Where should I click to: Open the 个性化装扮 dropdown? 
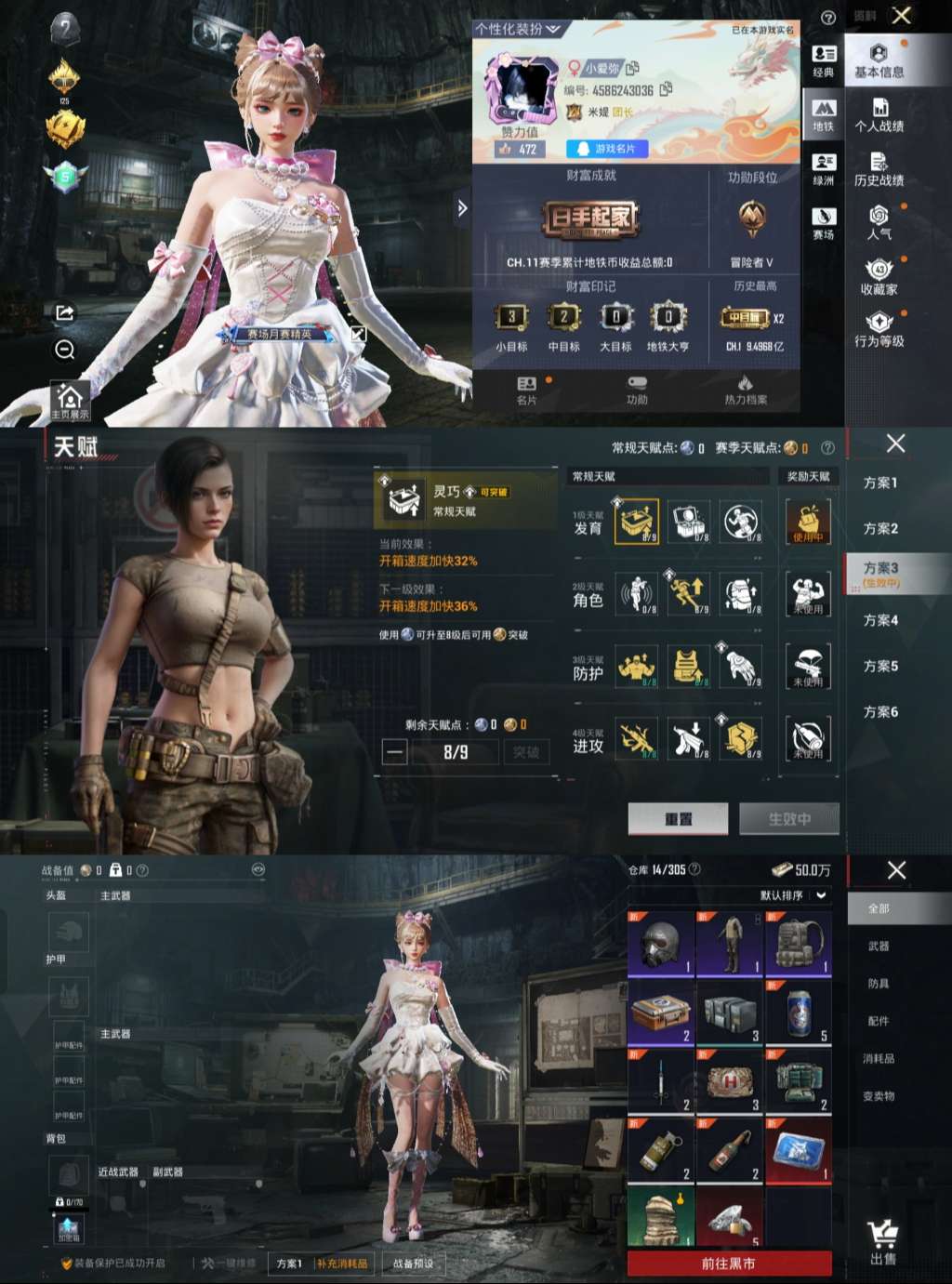[518, 29]
